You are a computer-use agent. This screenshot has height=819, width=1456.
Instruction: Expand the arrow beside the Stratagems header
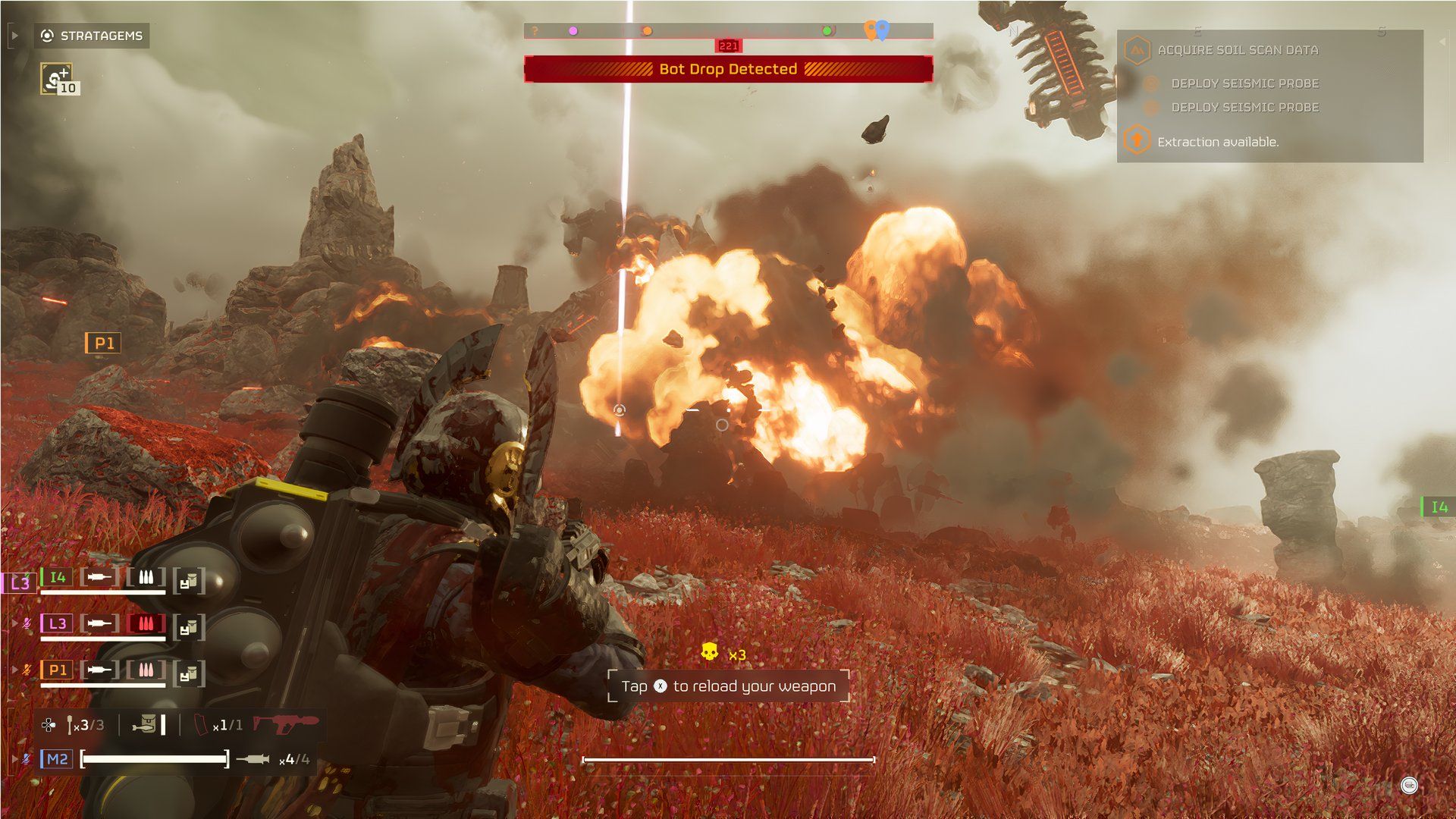(x=14, y=35)
